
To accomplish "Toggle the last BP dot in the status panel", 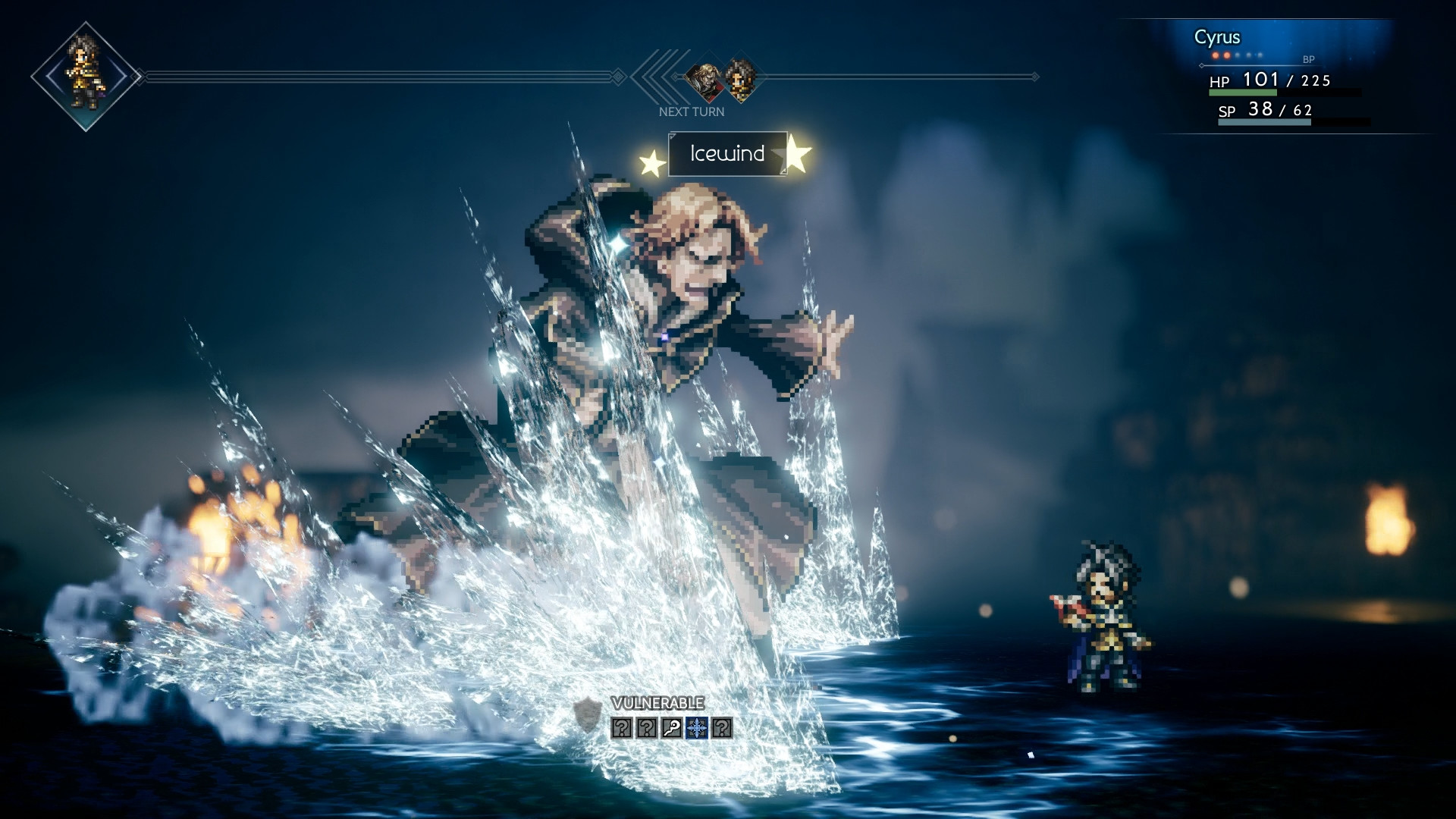I will click(1260, 55).
